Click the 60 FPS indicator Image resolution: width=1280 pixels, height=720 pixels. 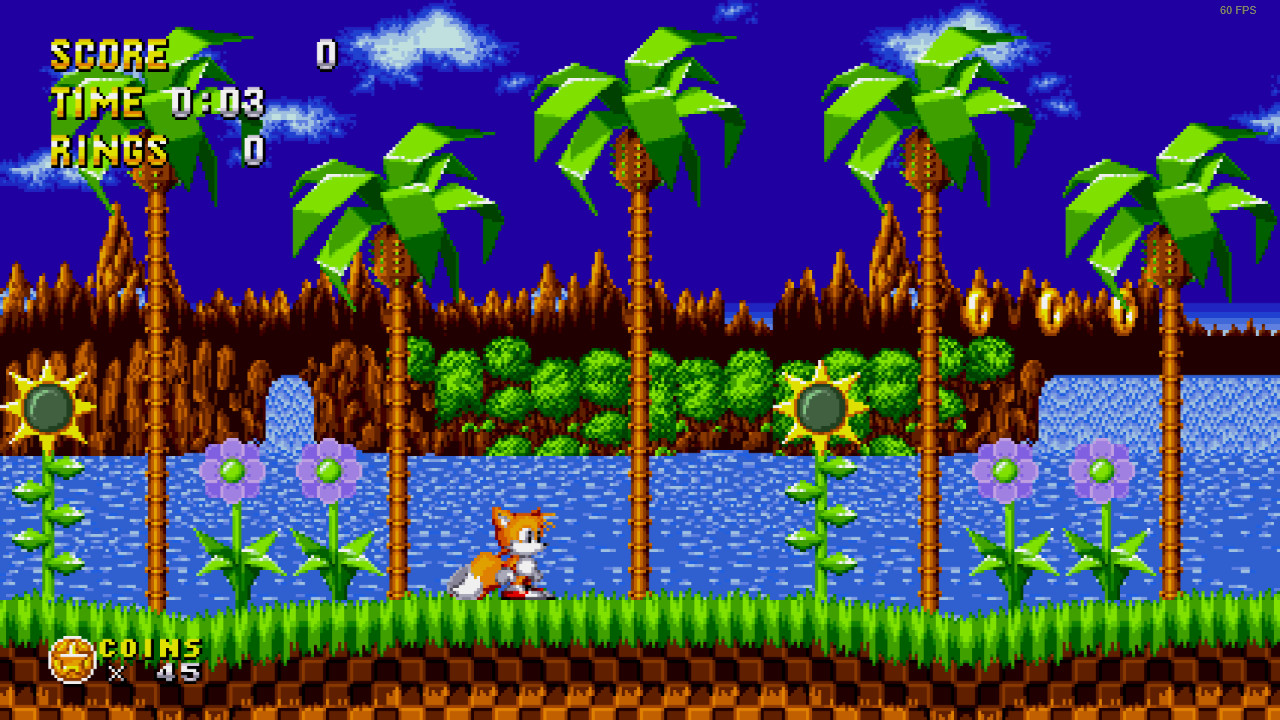(x=1237, y=11)
